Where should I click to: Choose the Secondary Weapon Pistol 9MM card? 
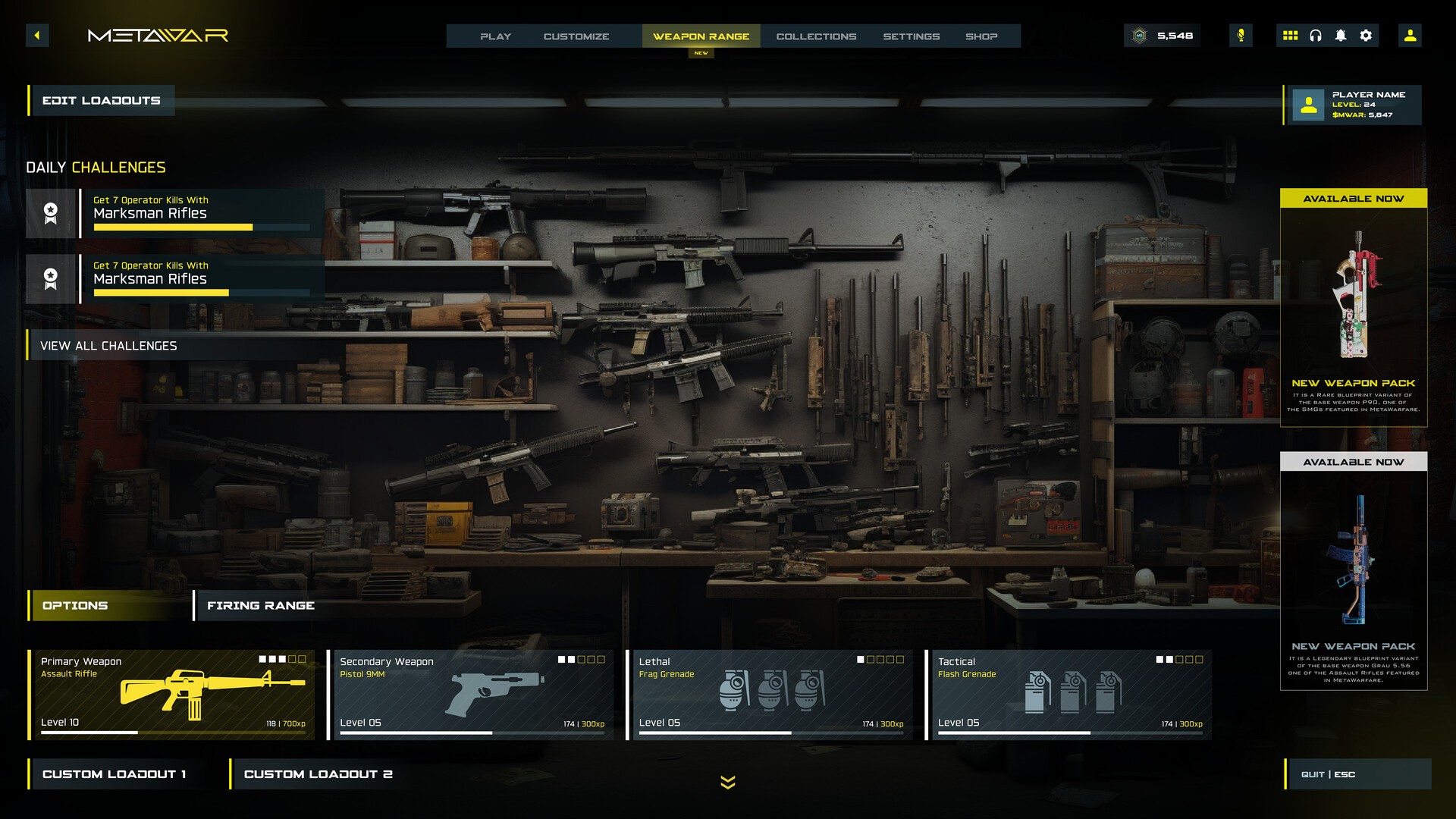click(x=471, y=694)
